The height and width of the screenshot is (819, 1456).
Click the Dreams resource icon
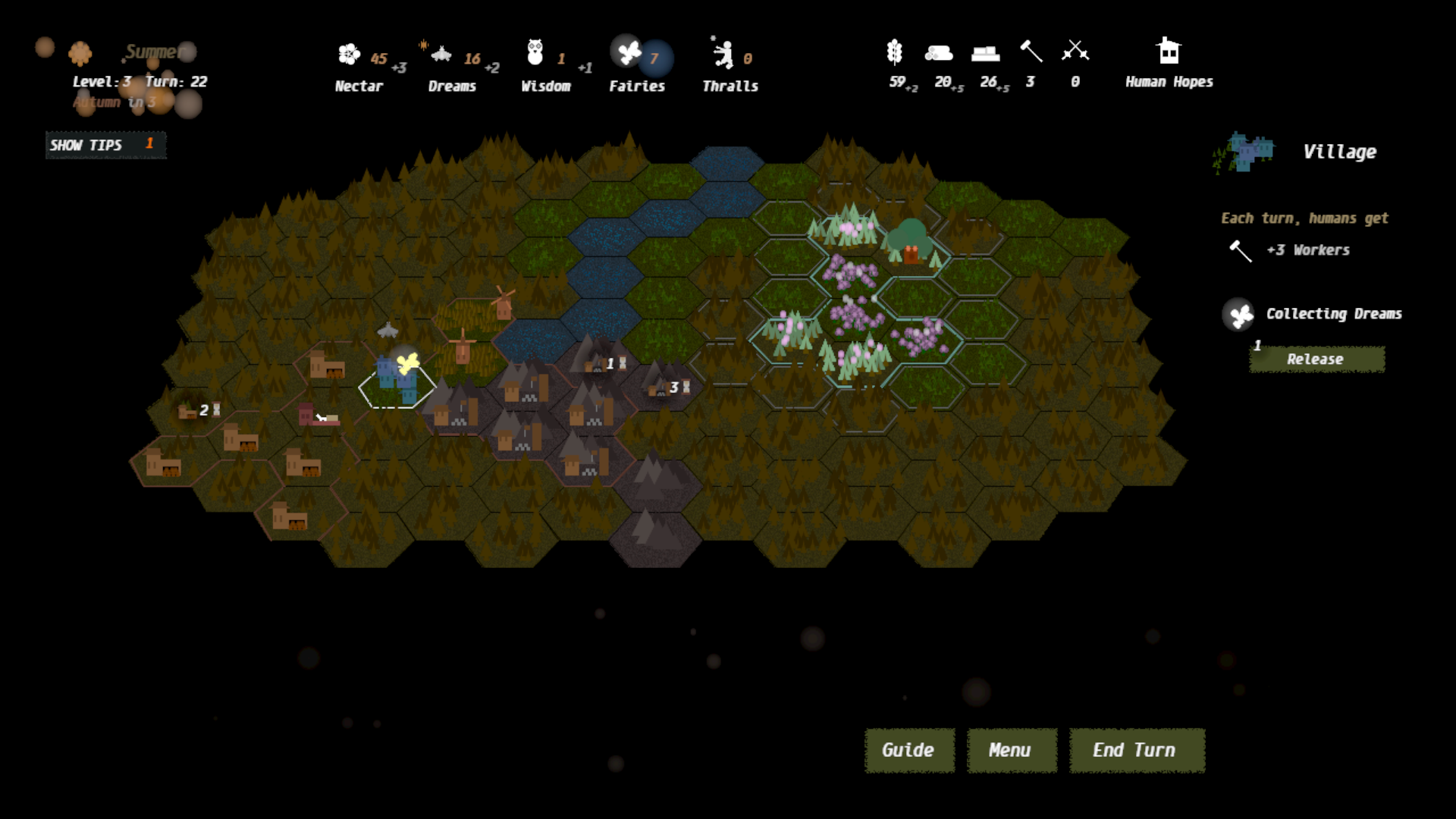pyautogui.click(x=441, y=54)
